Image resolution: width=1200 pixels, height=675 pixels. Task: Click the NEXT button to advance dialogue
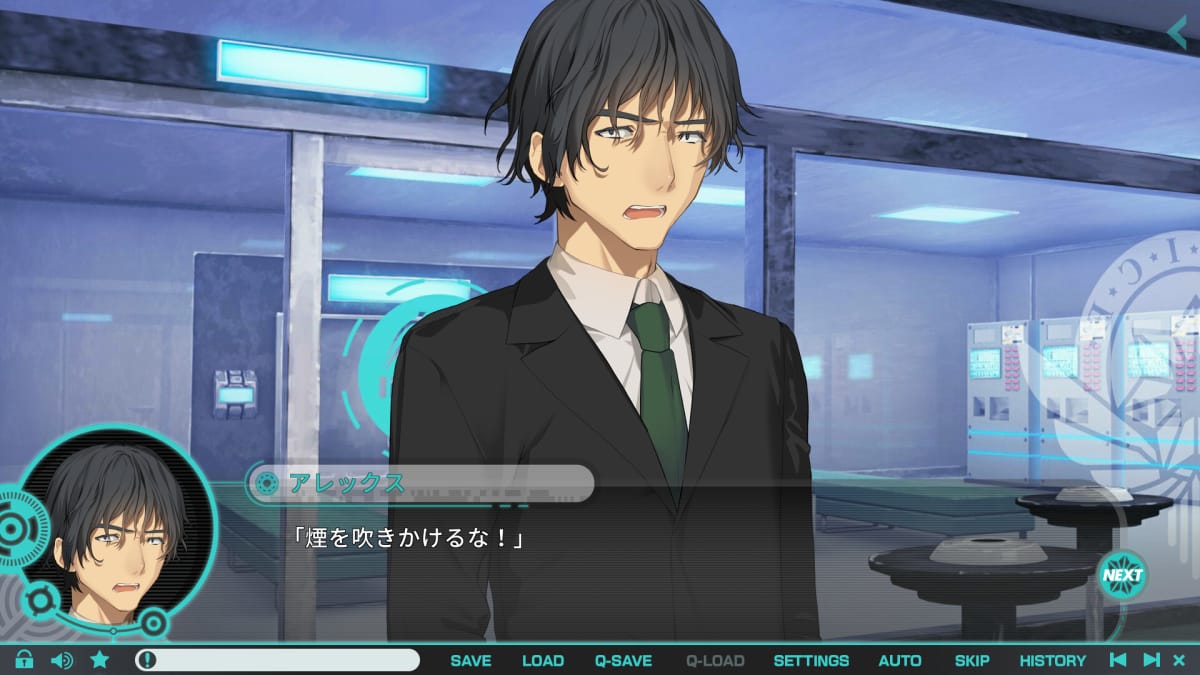point(1122,575)
